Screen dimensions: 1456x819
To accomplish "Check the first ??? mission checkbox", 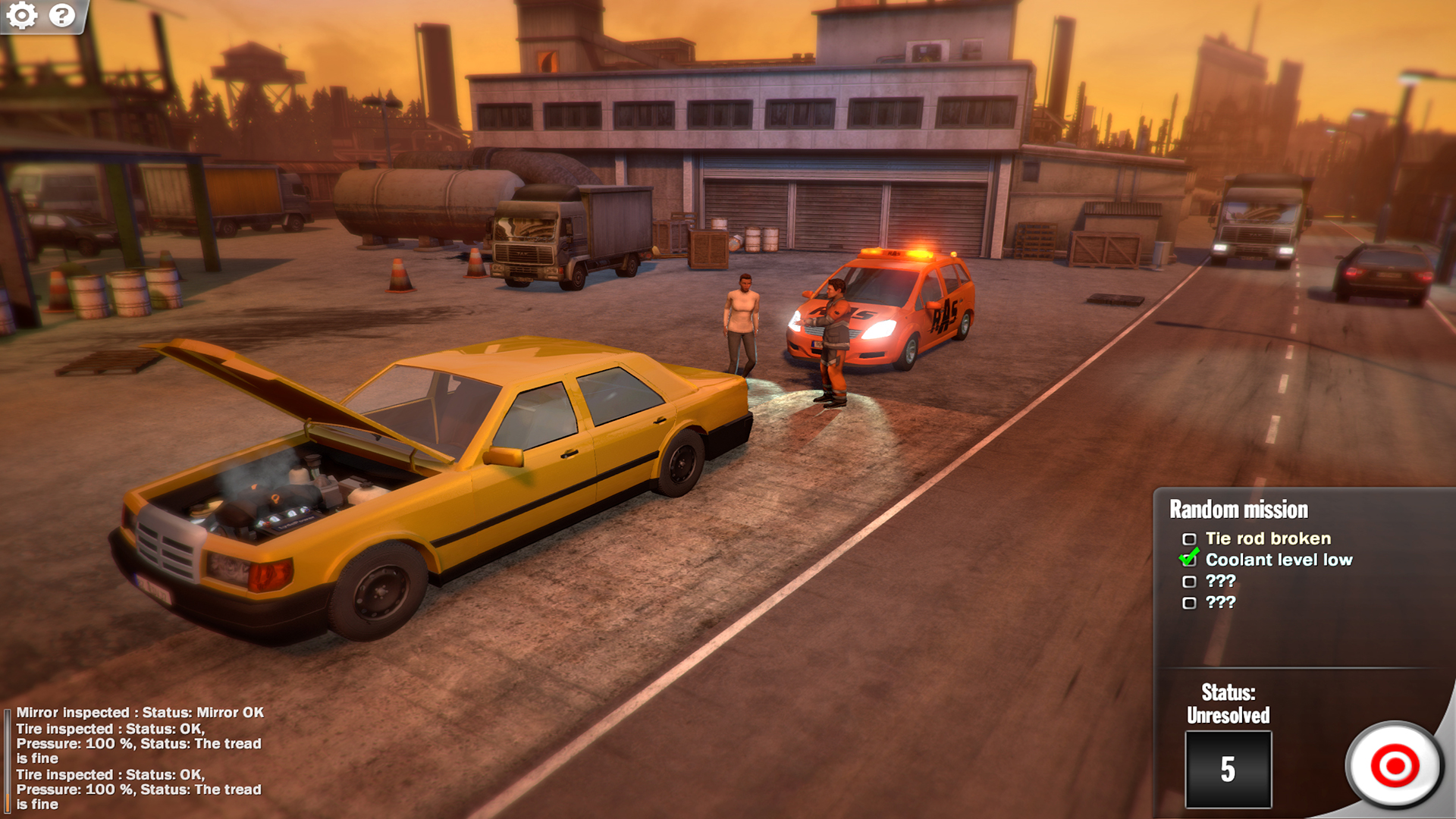I will (1189, 581).
